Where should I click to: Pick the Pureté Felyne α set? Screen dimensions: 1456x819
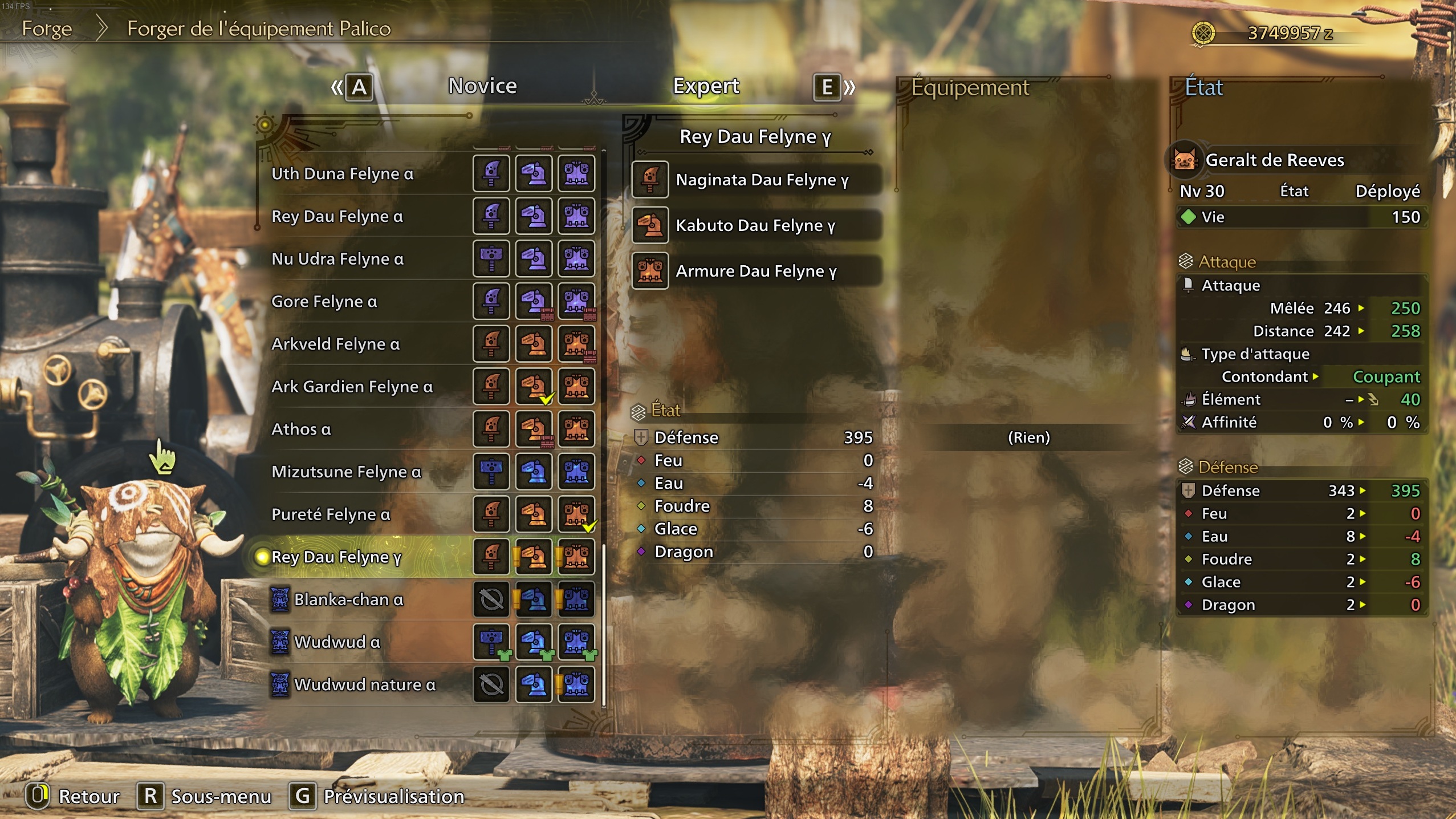coord(331,514)
